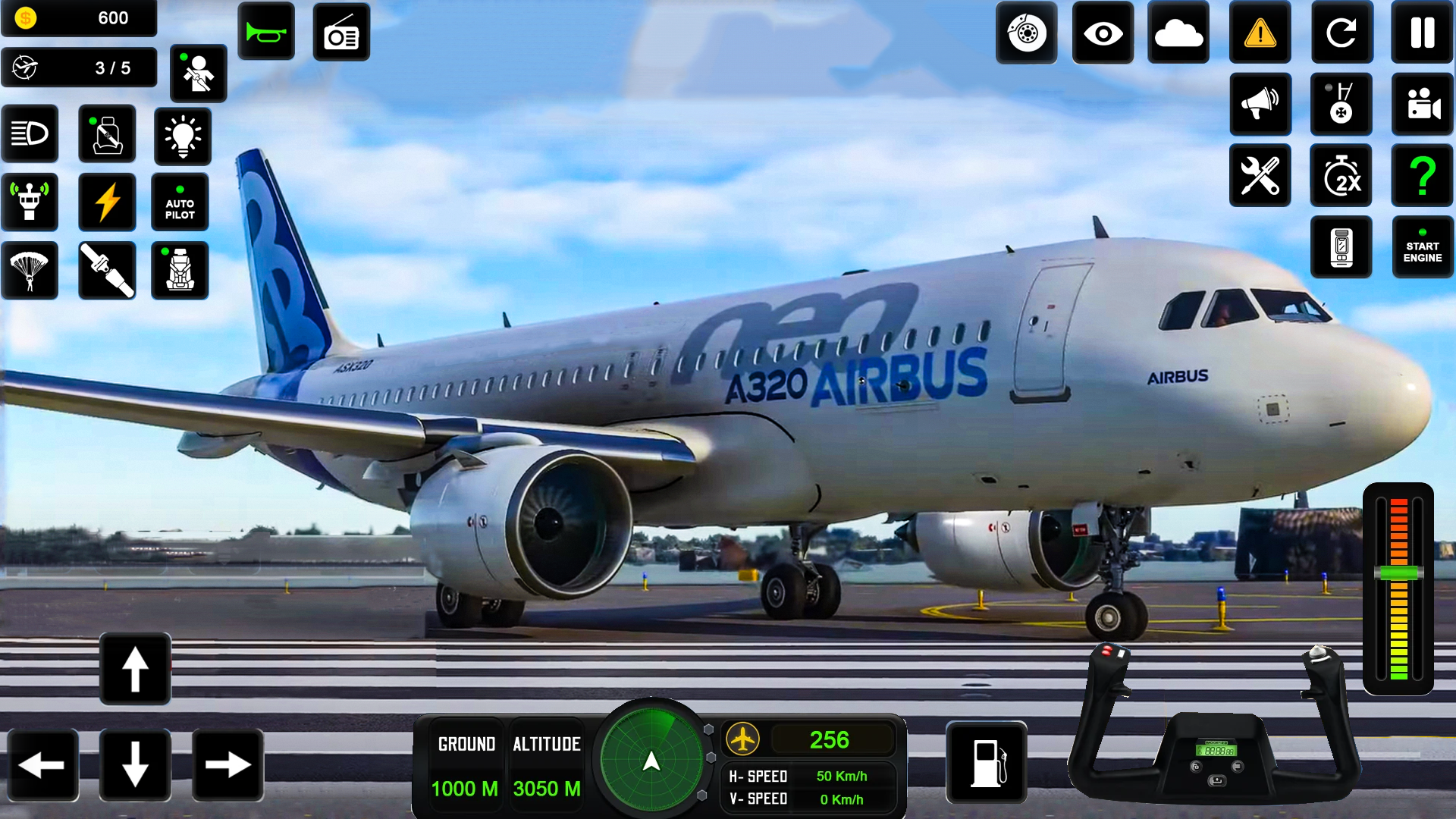Screen dimensions: 1456x819
Task: Change the weather settings
Action: [x=1179, y=33]
